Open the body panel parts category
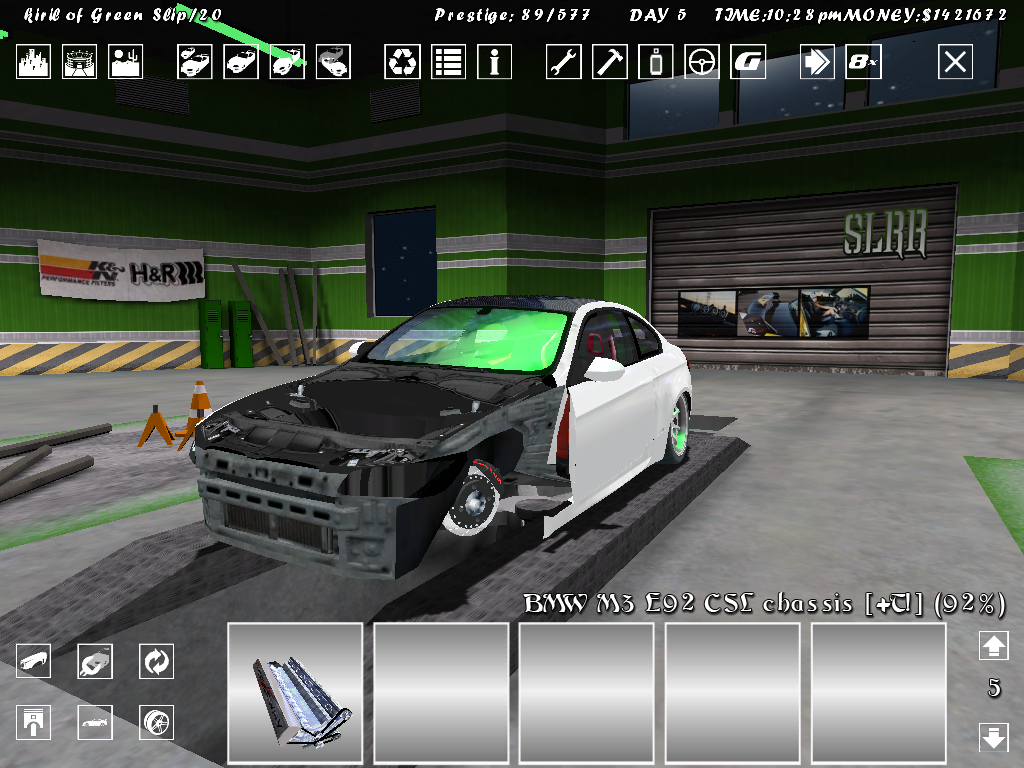 (33, 661)
